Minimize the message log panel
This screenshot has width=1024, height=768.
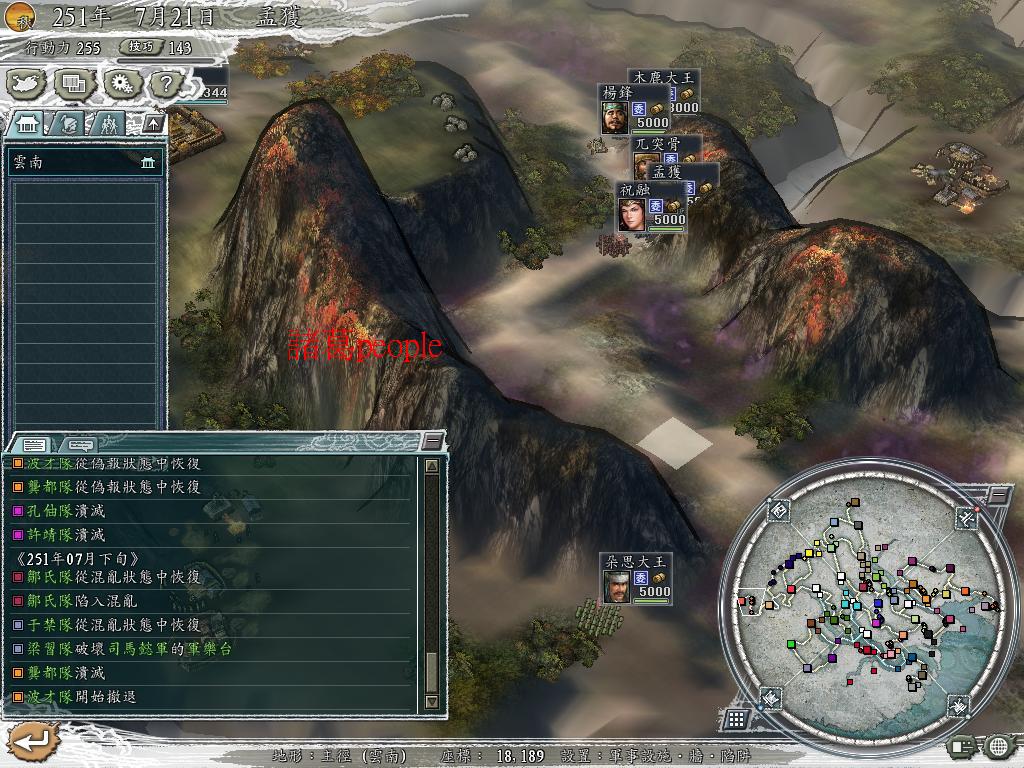(432, 441)
